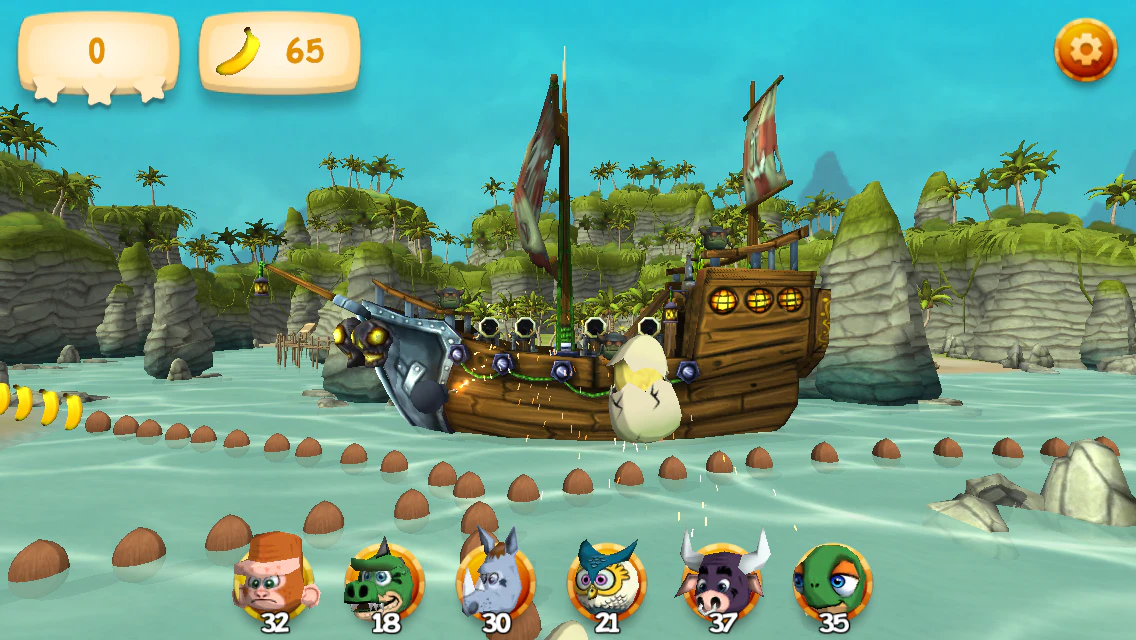Choose the horned bull character
Viewport: 1136px width, 640px height.
point(721,580)
